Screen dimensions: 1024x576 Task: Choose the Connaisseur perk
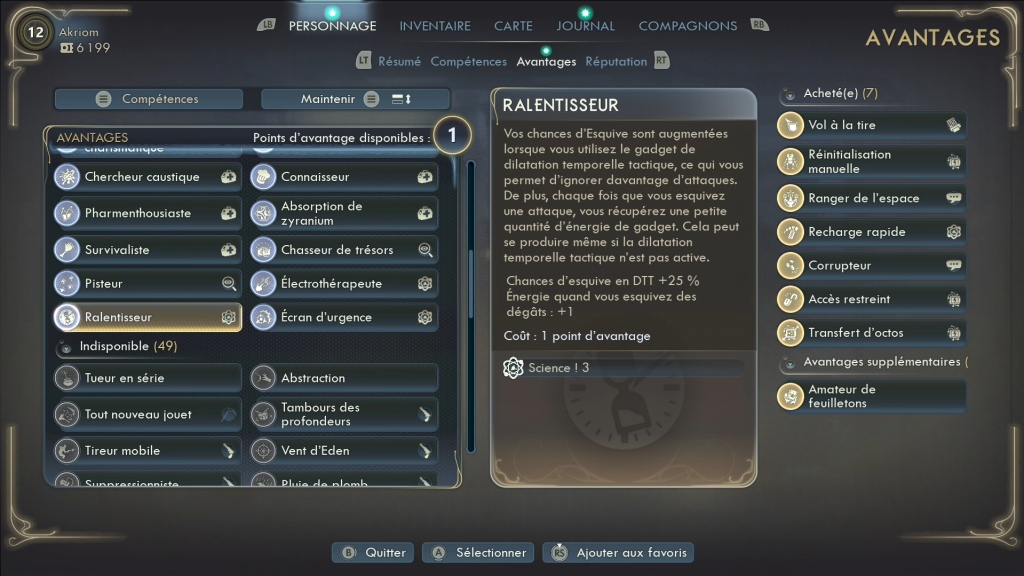coord(343,177)
